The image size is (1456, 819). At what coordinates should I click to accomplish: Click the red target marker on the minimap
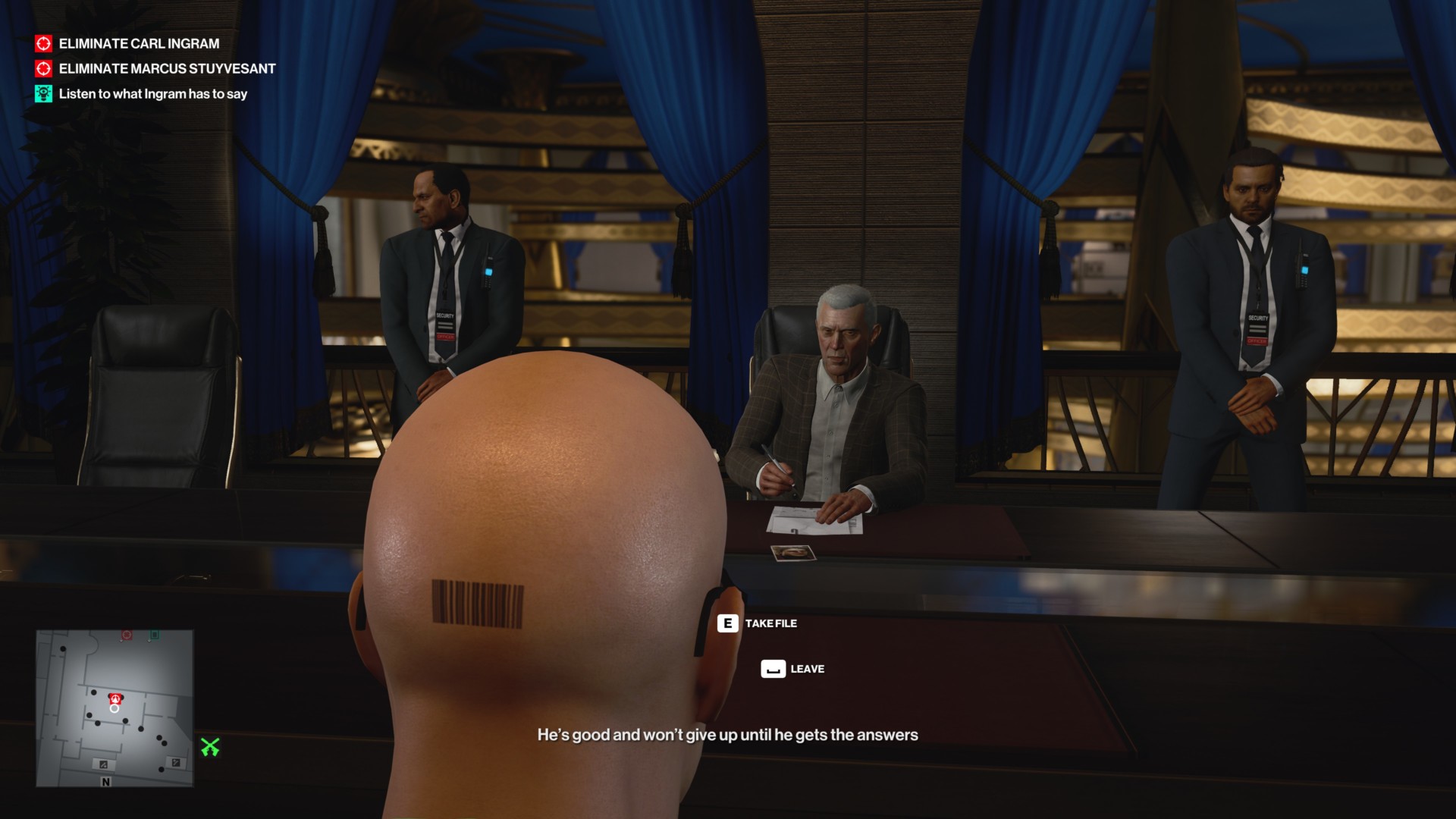coord(115,699)
